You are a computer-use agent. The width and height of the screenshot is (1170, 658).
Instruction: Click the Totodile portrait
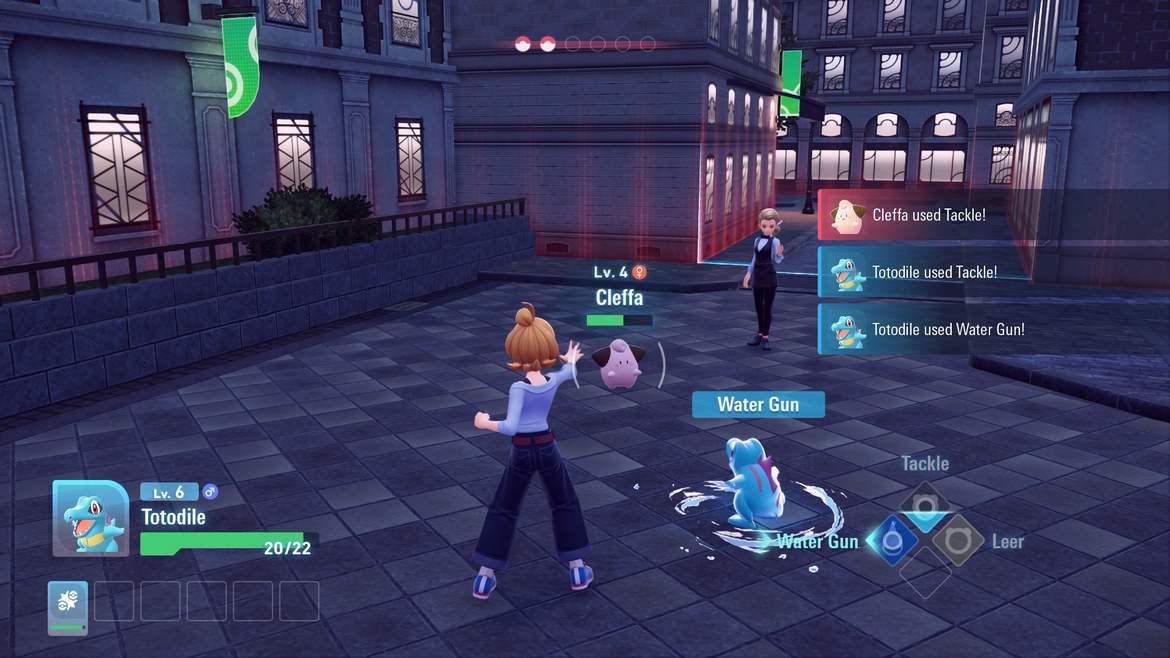pyautogui.click(x=90, y=518)
